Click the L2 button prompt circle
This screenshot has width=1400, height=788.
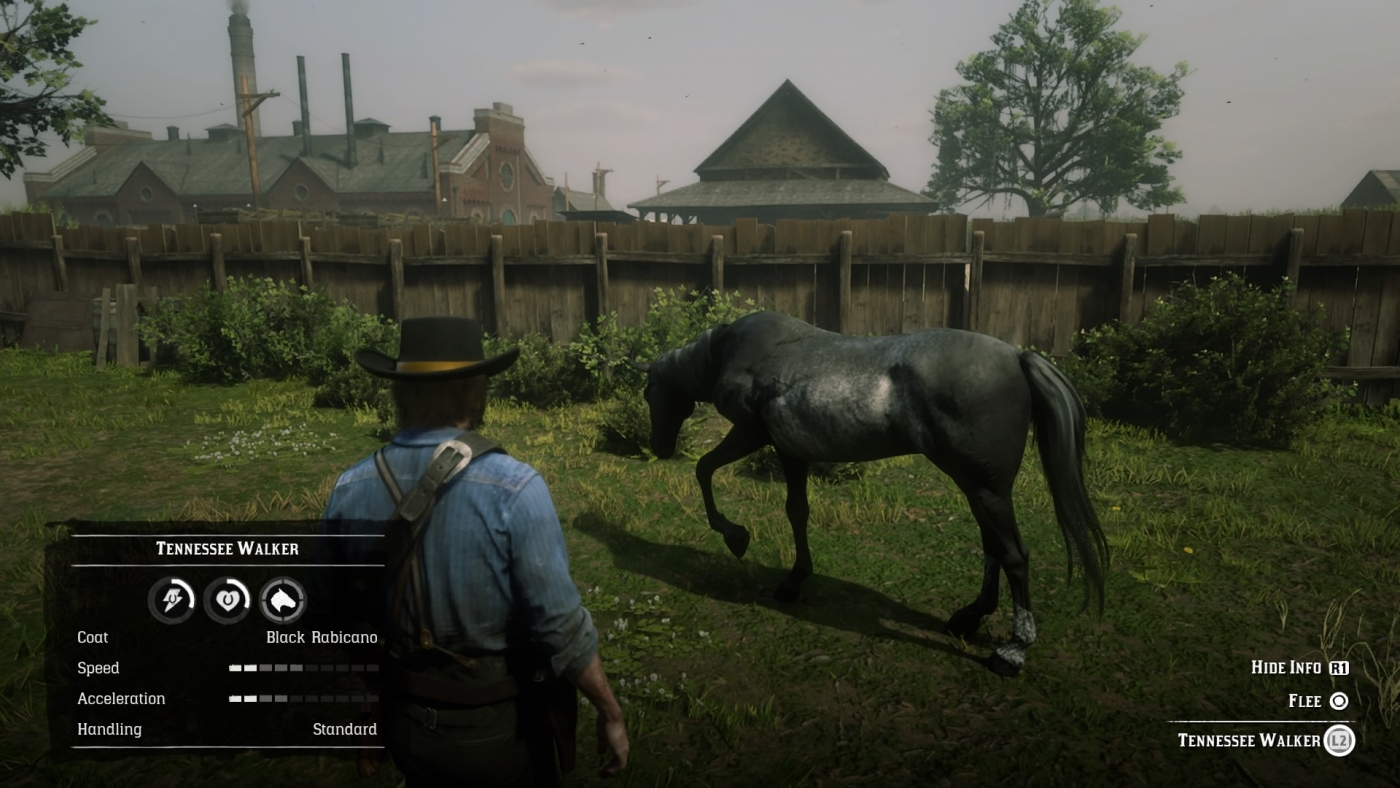(1338, 741)
